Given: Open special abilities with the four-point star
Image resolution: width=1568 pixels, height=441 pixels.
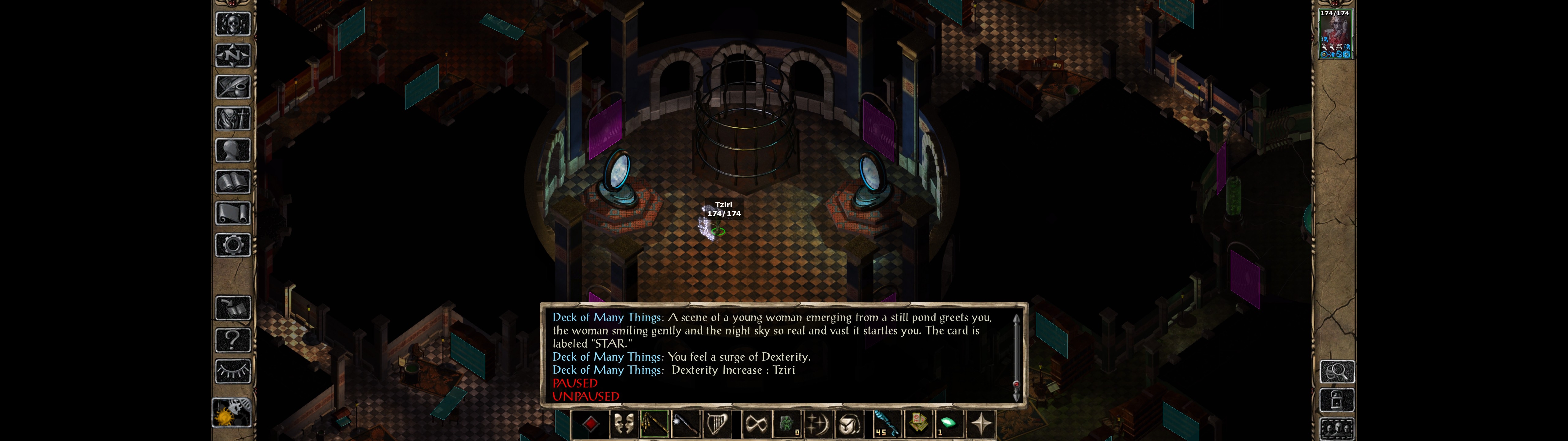Looking at the screenshot, I should tap(981, 424).
